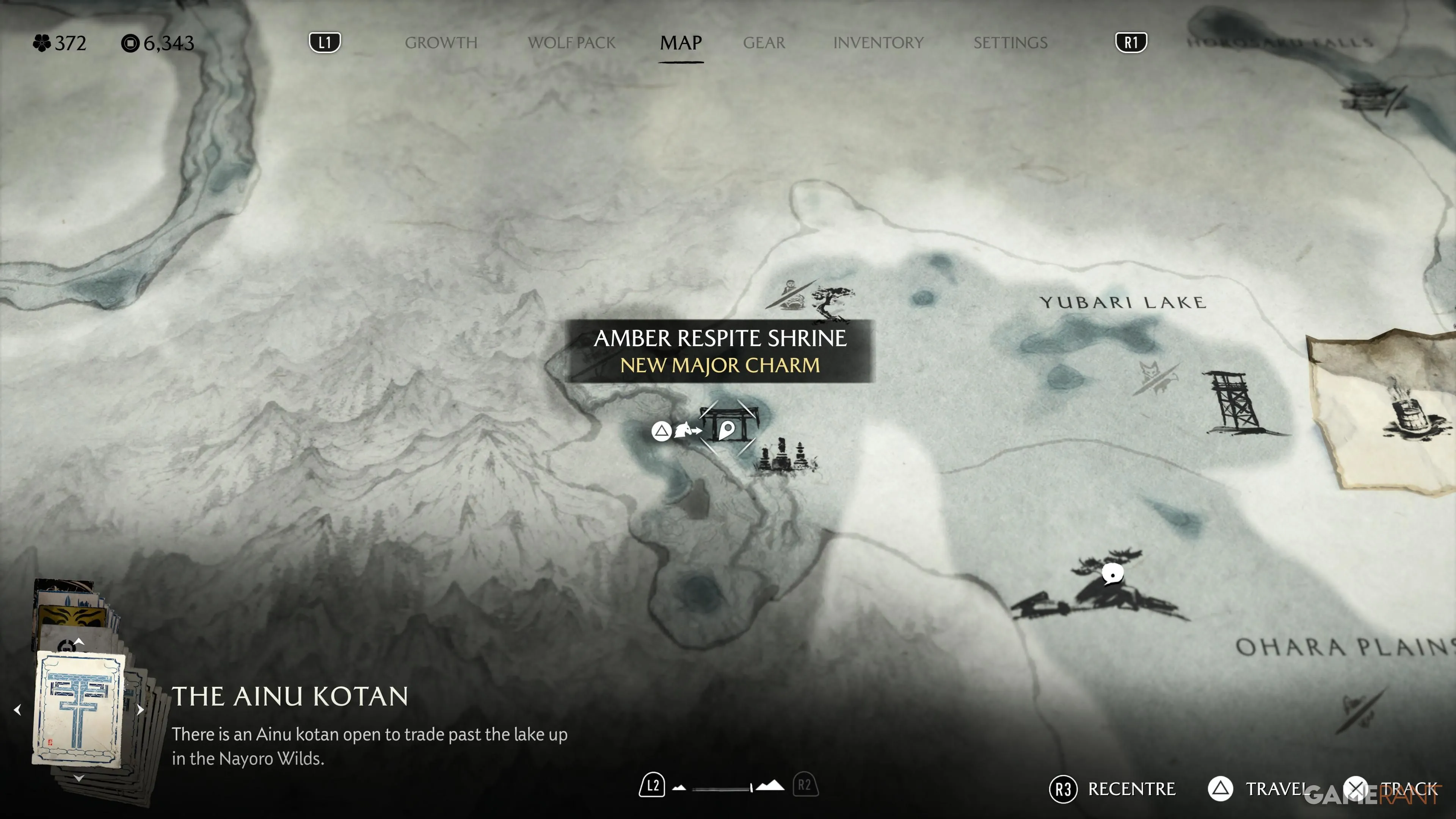This screenshot has width=1456, height=819.
Task: Show the previous card with the left arrow
Action: tap(17, 709)
